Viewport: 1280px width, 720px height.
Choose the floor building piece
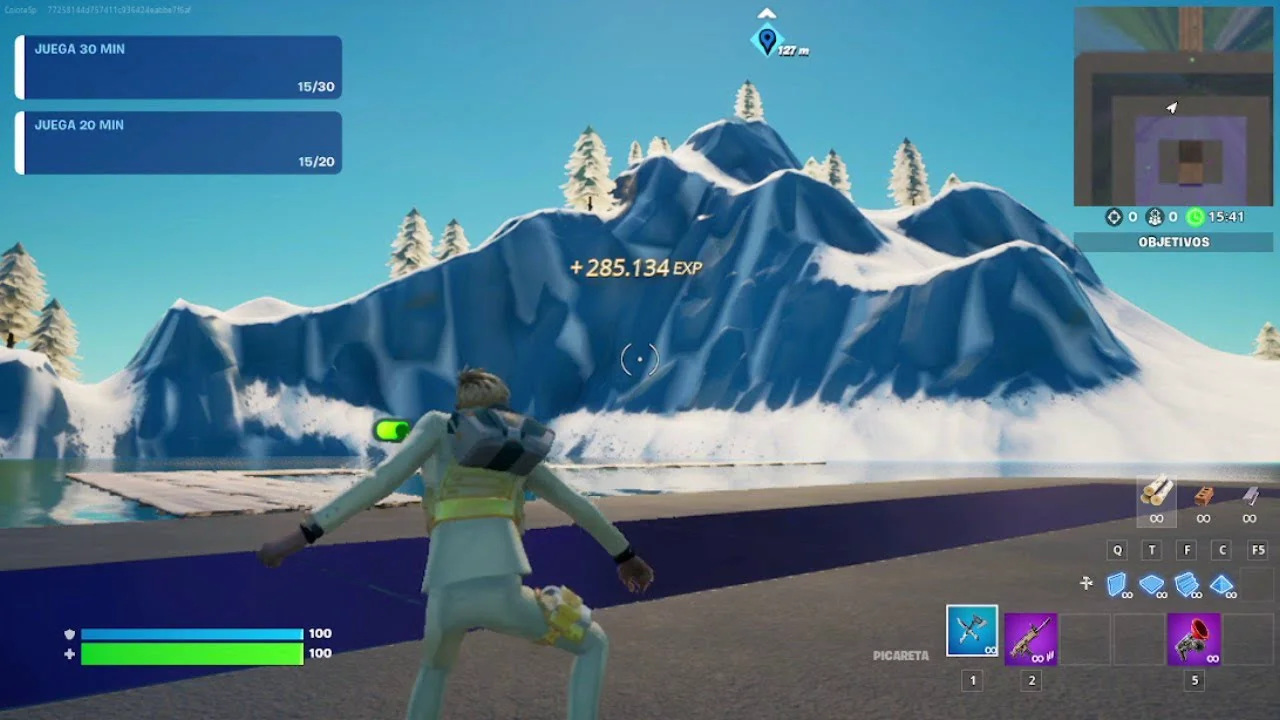point(1152,584)
